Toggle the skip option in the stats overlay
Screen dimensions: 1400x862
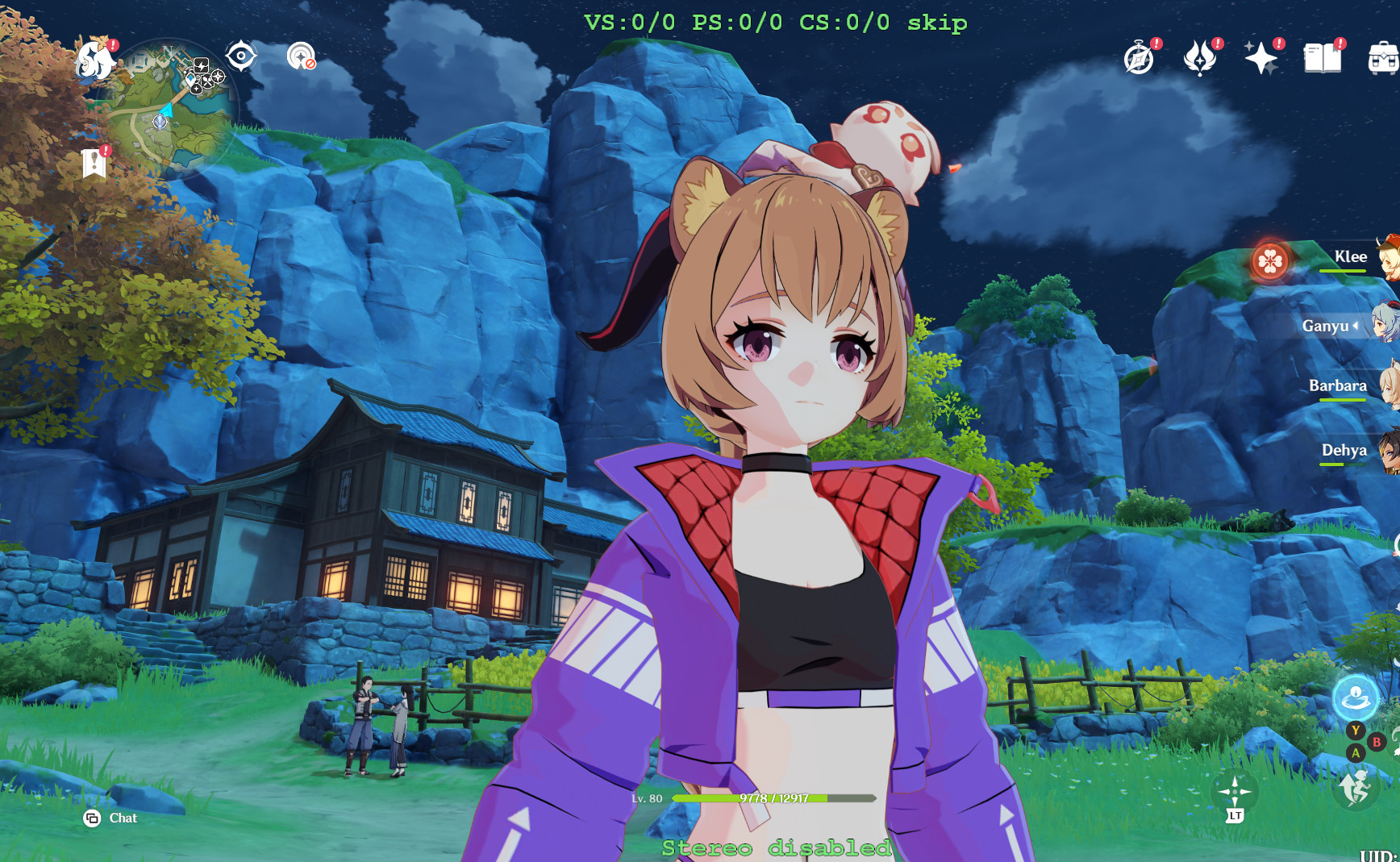tap(937, 23)
